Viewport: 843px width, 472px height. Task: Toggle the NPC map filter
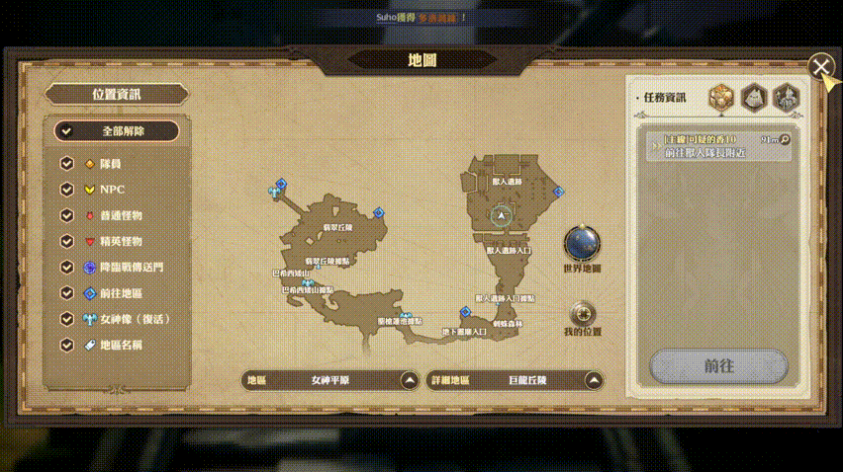pyautogui.click(x=67, y=189)
